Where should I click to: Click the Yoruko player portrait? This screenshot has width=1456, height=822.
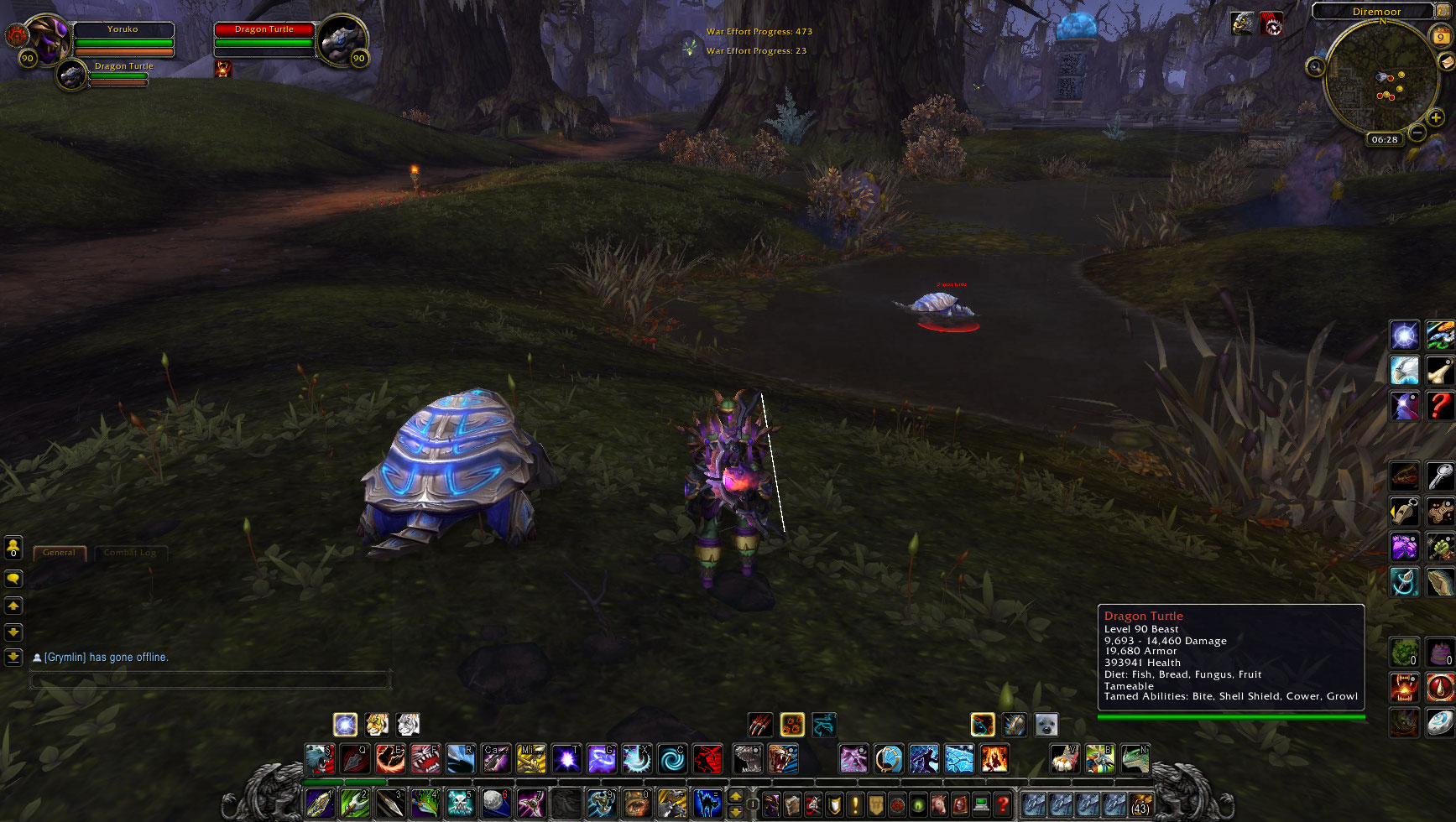47,39
